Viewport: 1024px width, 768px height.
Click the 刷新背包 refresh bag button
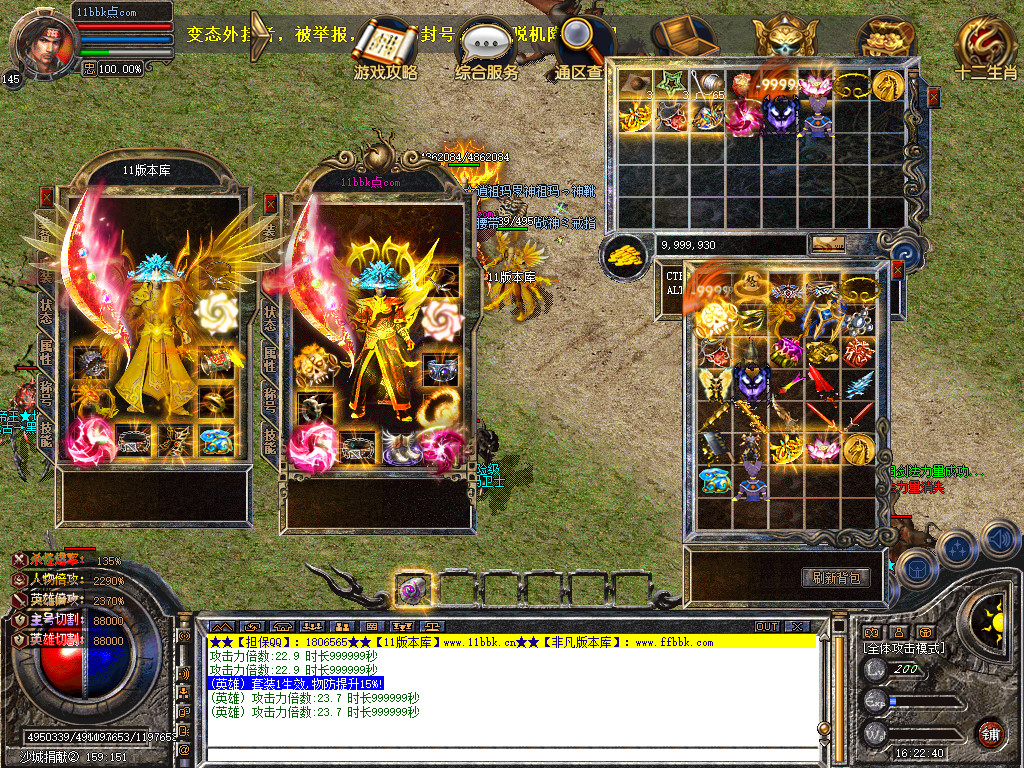click(x=835, y=577)
